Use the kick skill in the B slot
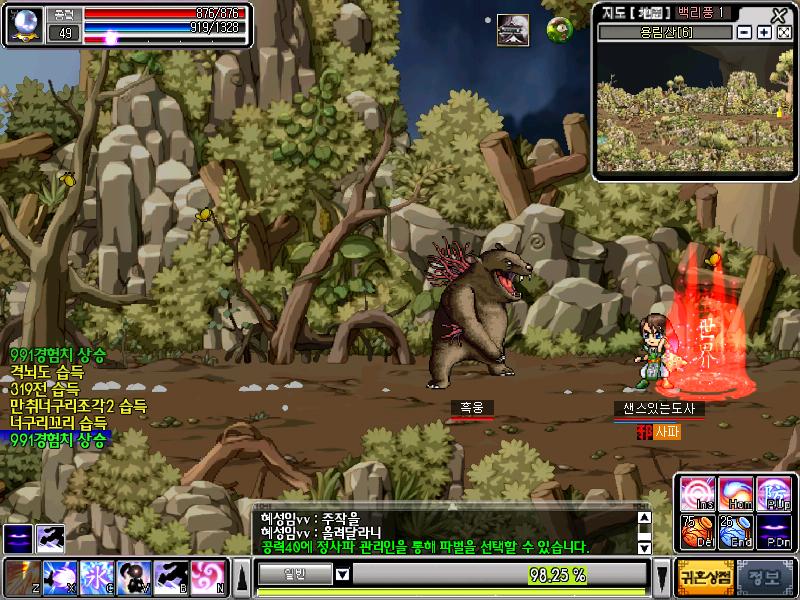The height and width of the screenshot is (600, 800). pyautogui.click(x=171, y=577)
